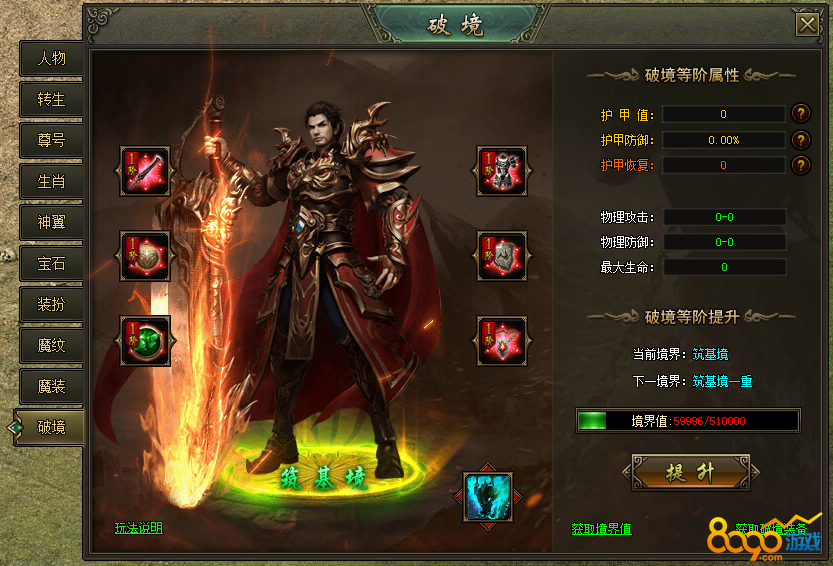Select the silver body armor slot
This screenshot has height=566, width=833.
[502, 171]
